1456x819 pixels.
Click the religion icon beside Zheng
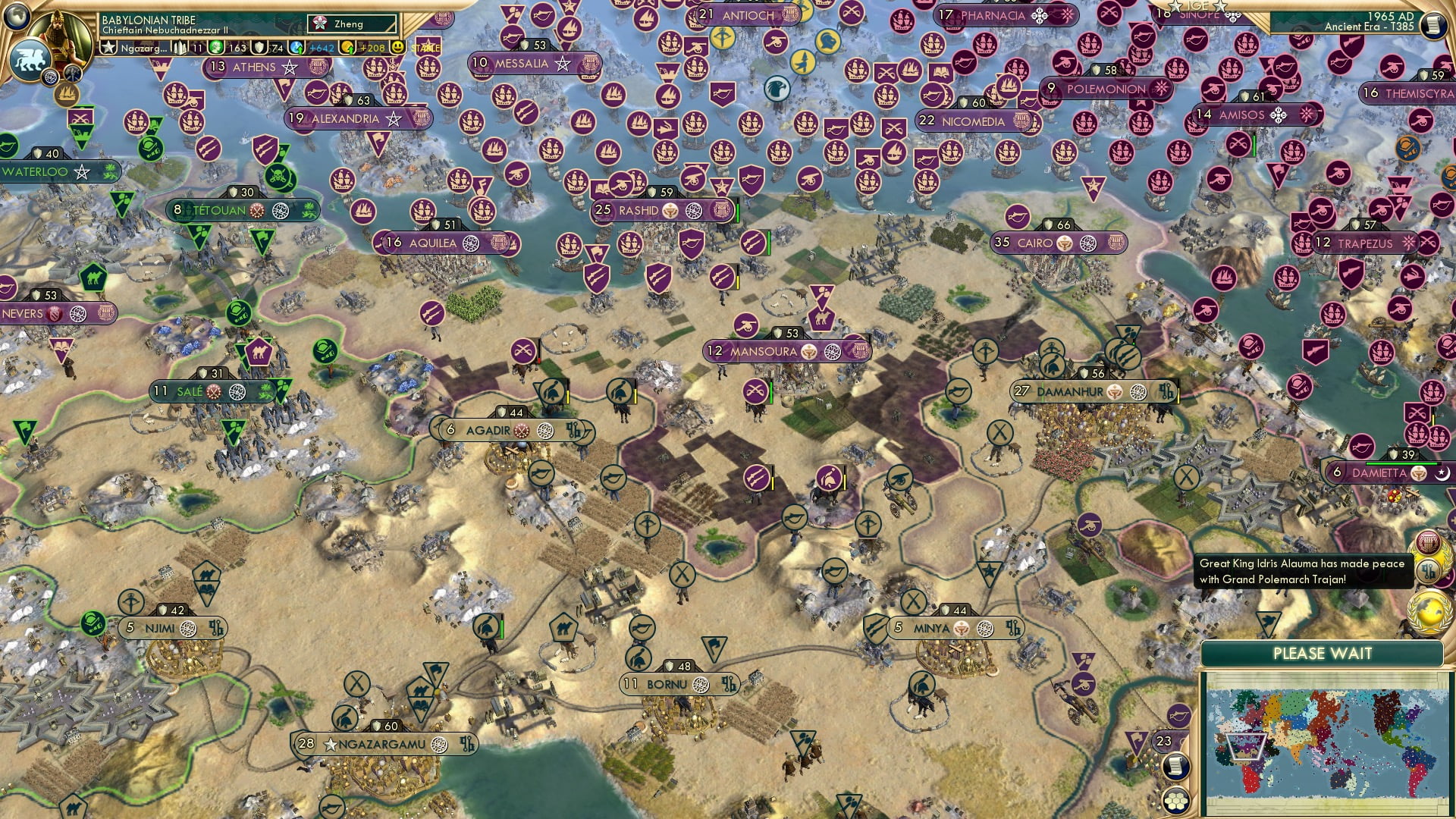point(321,24)
